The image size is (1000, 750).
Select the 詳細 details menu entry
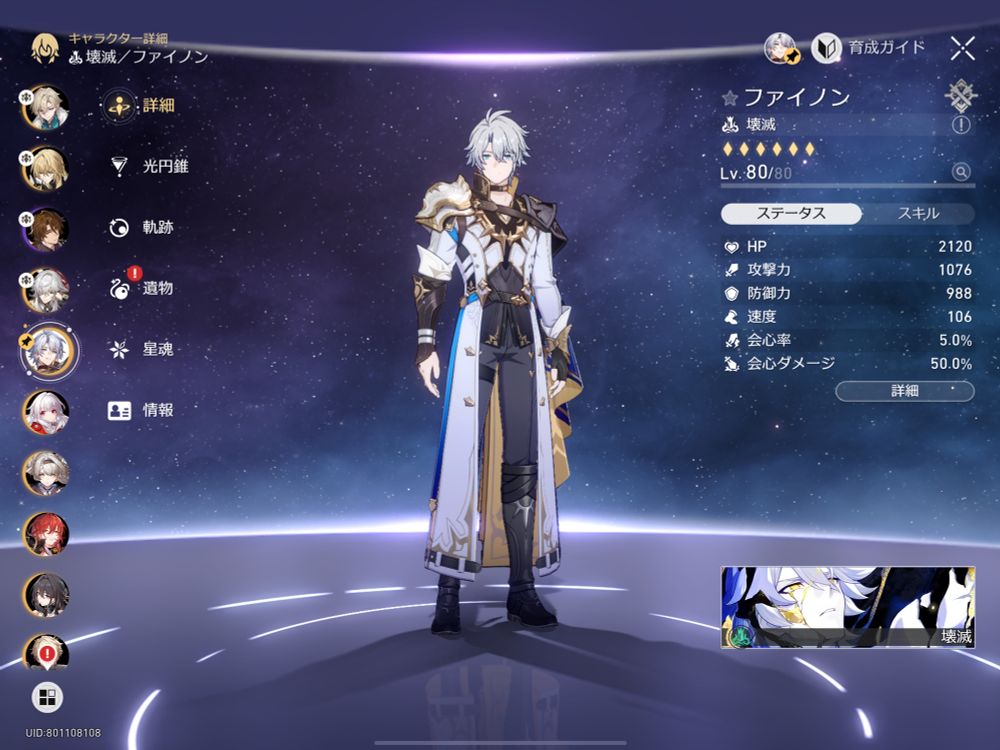(140, 105)
